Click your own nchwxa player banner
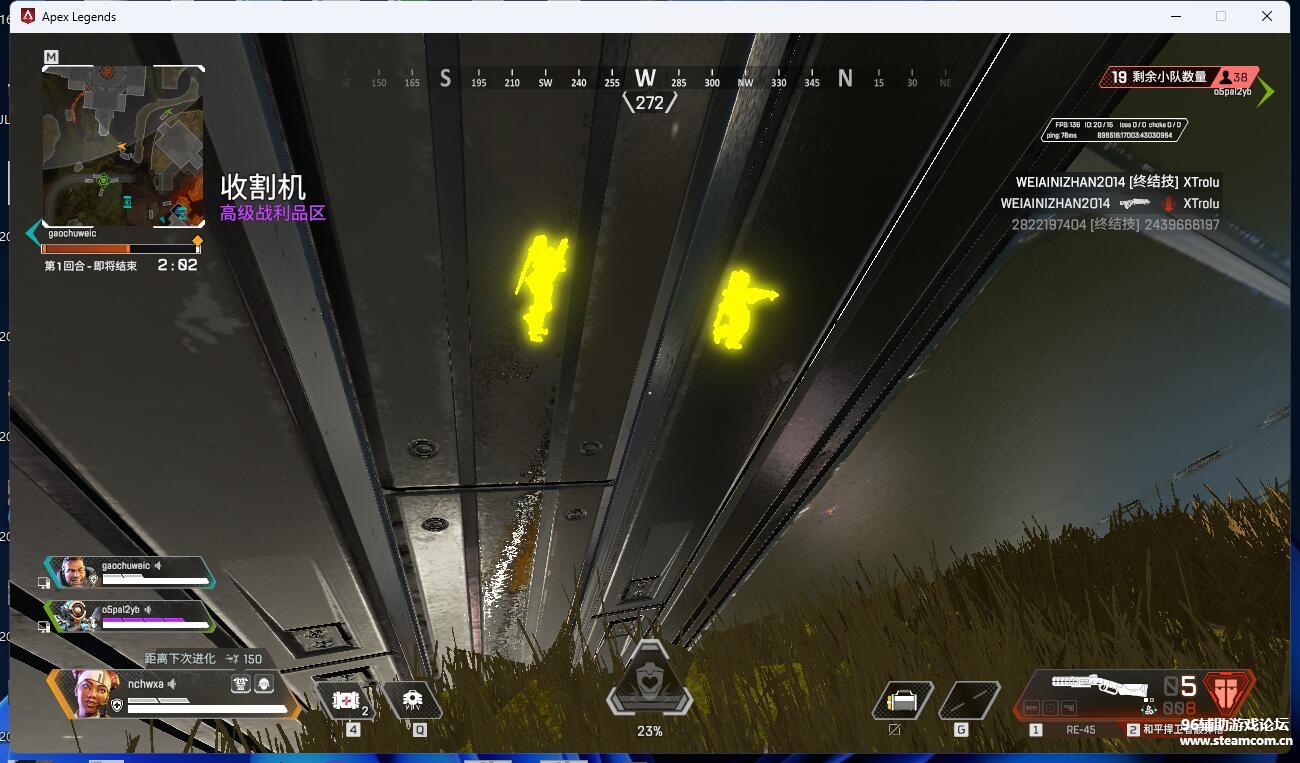This screenshot has height=763, width=1300. click(x=170, y=693)
